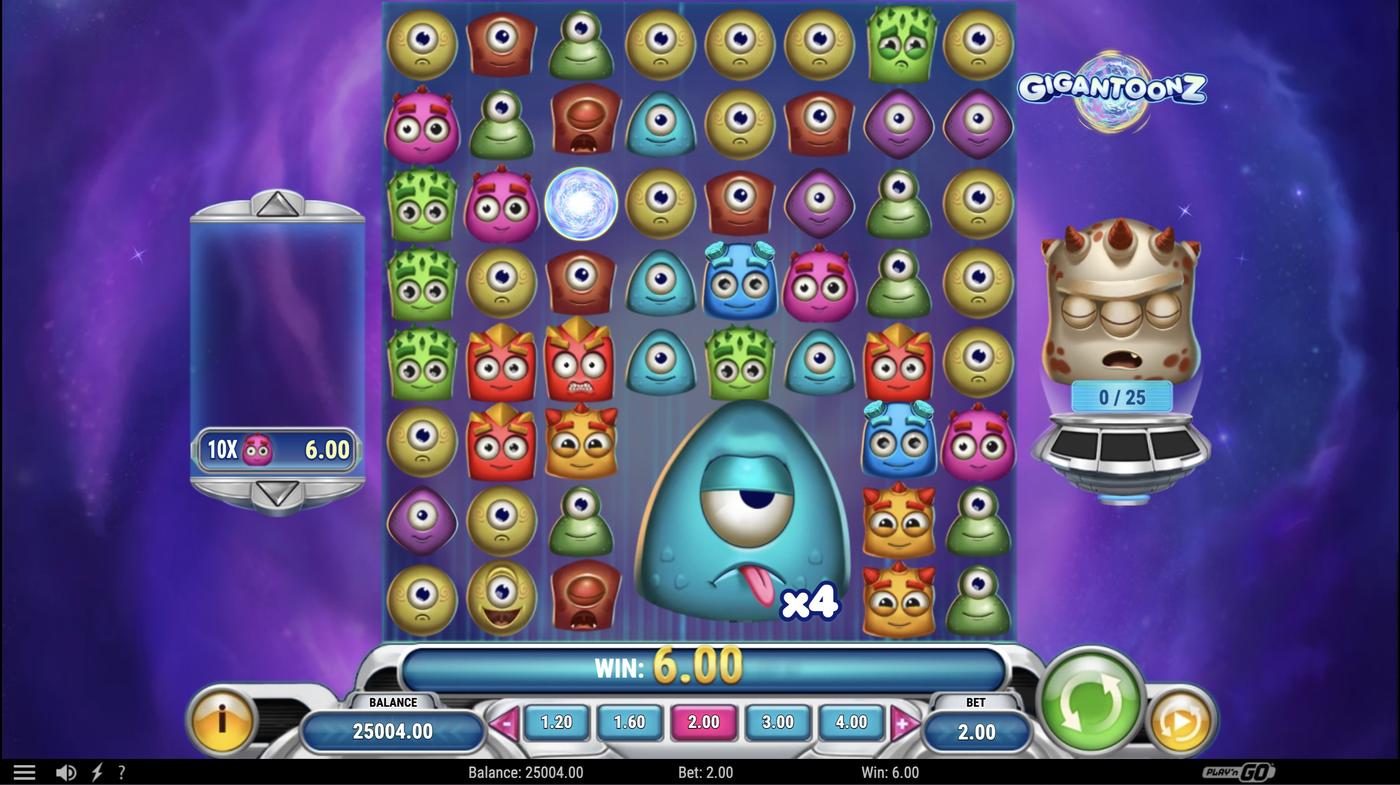The width and height of the screenshot is (1400, 785).
Task: Mute the game sound from the speaker icon
Action: (66, 771)
